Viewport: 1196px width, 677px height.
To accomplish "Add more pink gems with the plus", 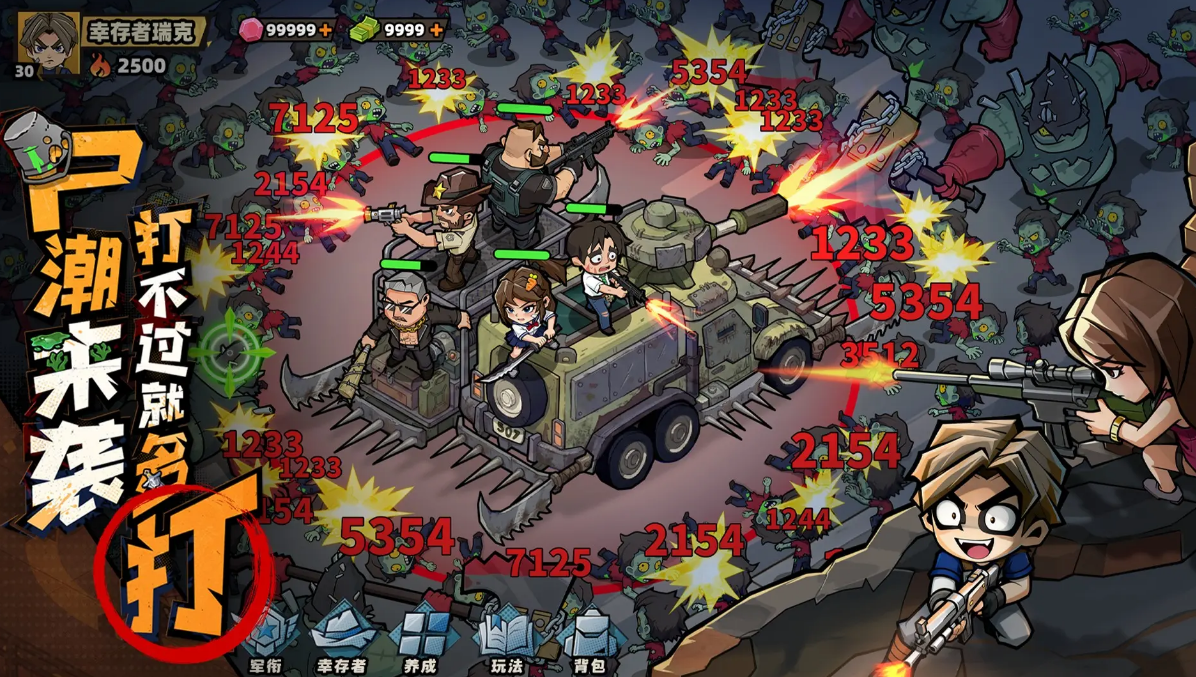I will (326, 30).
